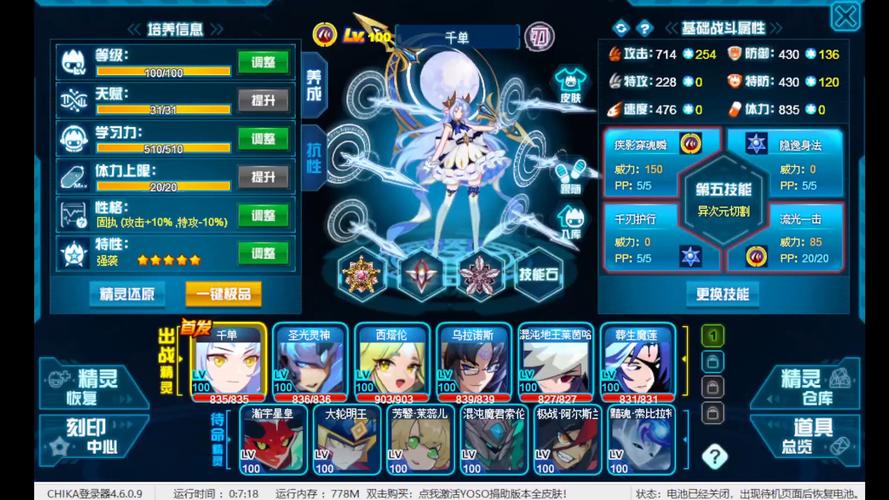The height and width of the screenshot is (500, 889).
Task: Close the spirit info panel
Action: point(845,16)
